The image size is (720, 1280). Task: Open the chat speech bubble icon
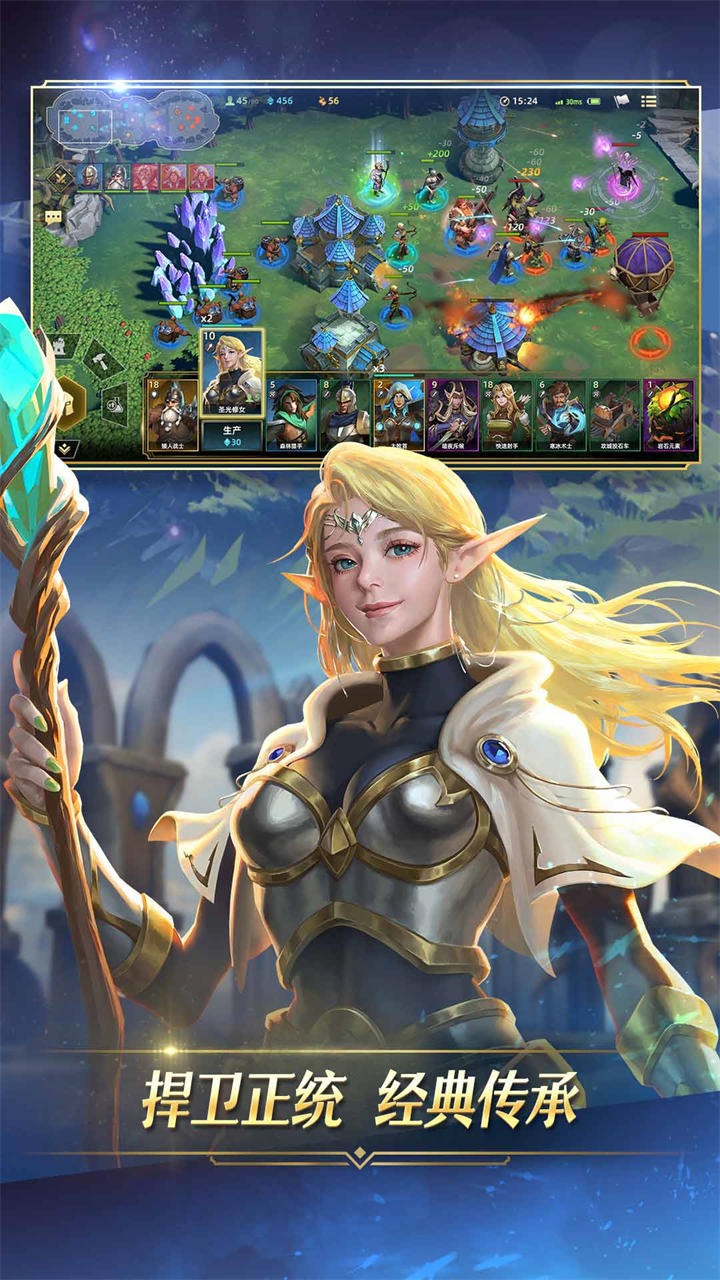[x=53, y=216]
